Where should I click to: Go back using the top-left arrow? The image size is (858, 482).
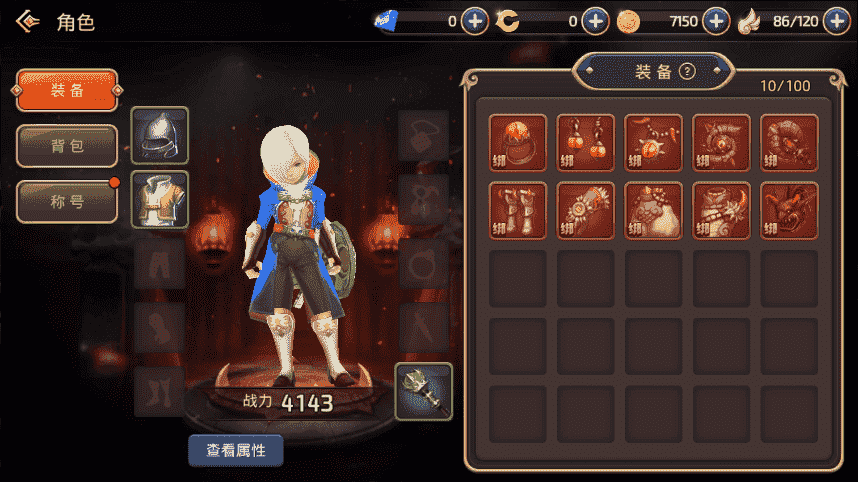(x=29, y=21)
